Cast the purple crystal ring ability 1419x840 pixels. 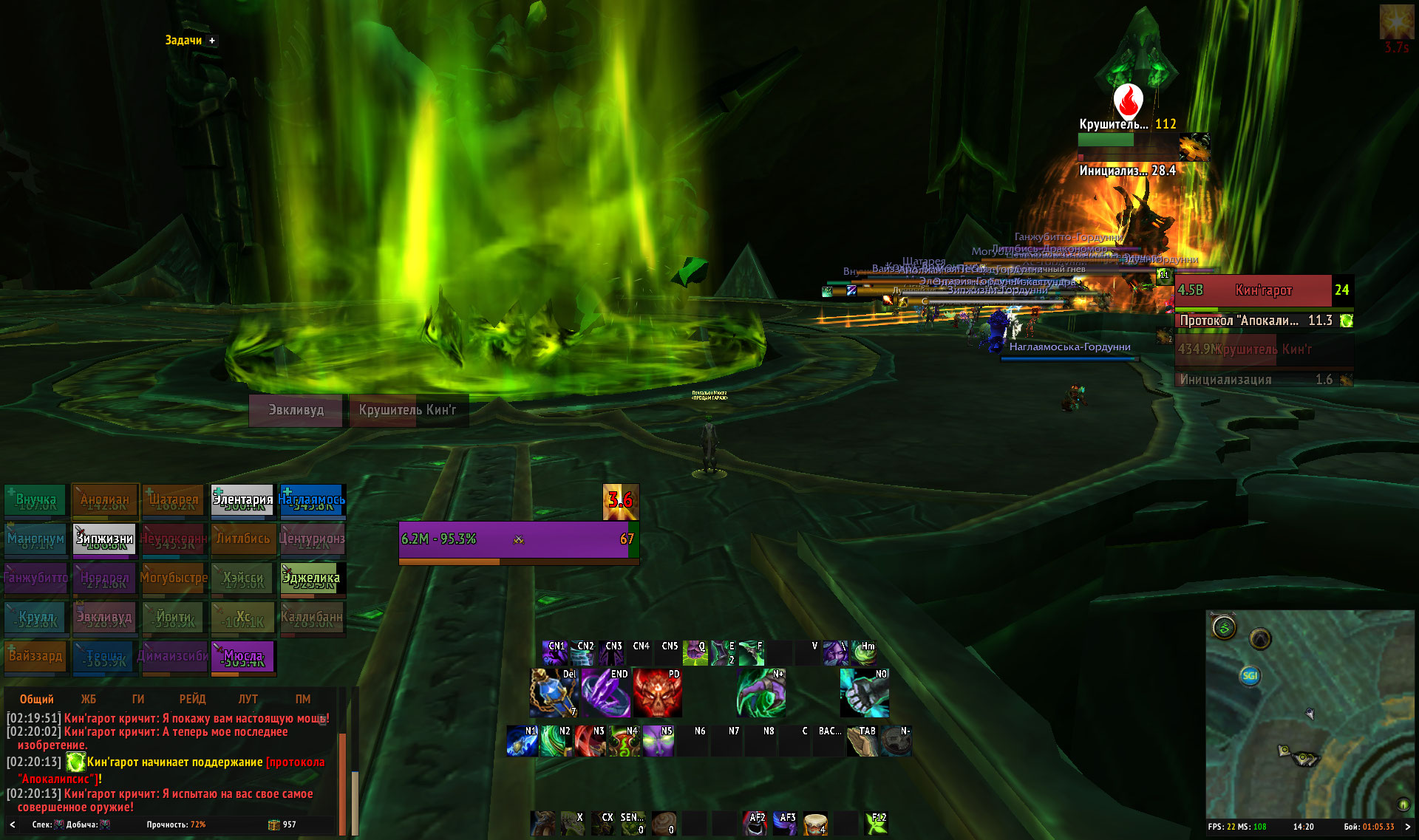pos(605,694)
